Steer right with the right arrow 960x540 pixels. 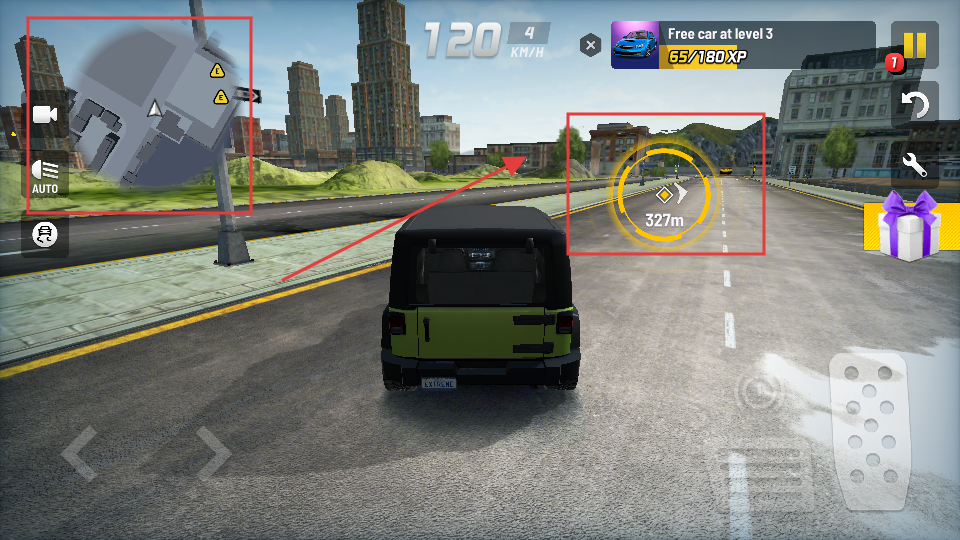point(213,453)
